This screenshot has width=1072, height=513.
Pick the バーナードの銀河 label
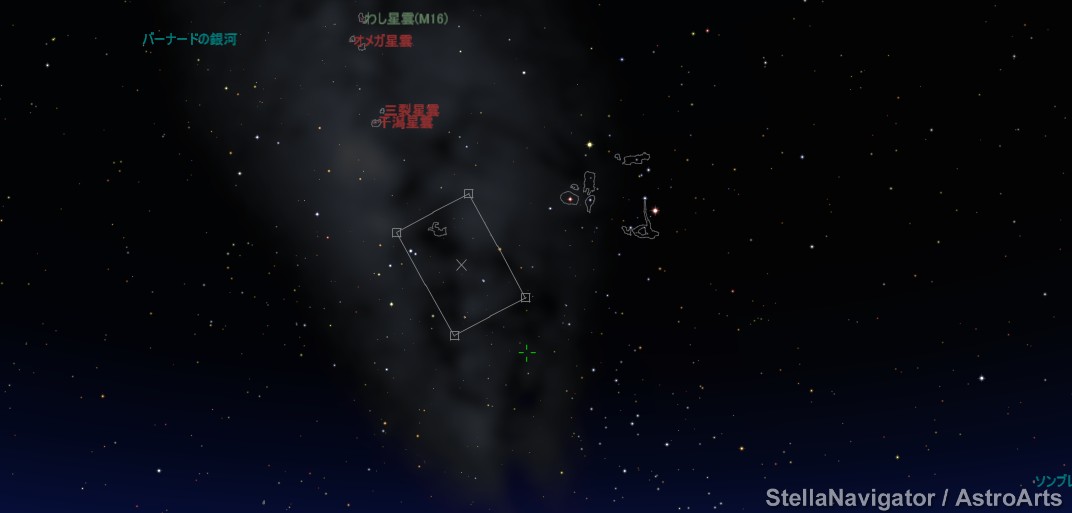click(x=189, y=40)
